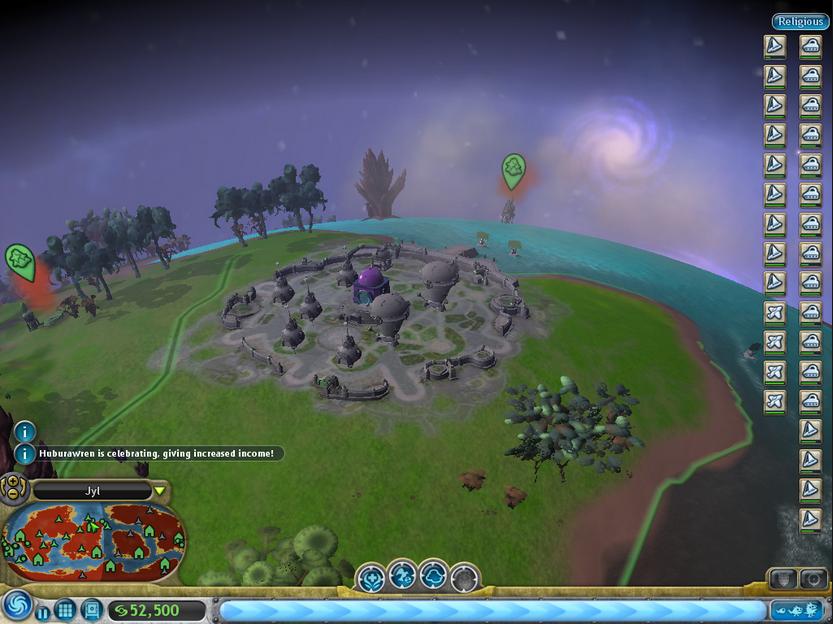Select the Religious stance tab
Screen dimensions: 833x624
click(x=799, y=21)
